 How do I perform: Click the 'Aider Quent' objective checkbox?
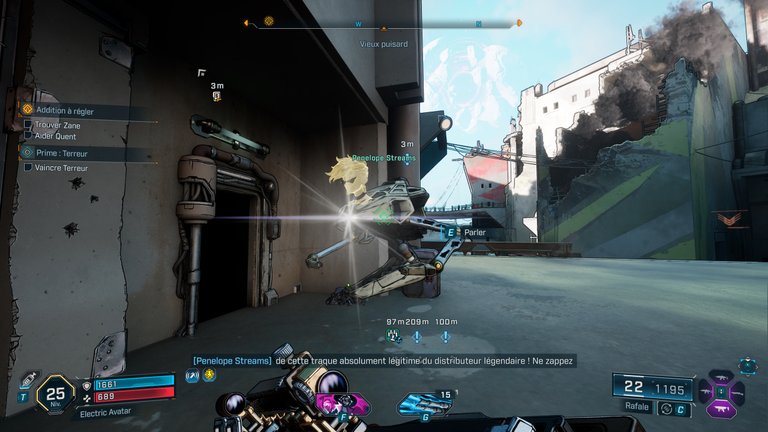click(x=28, y=137)
